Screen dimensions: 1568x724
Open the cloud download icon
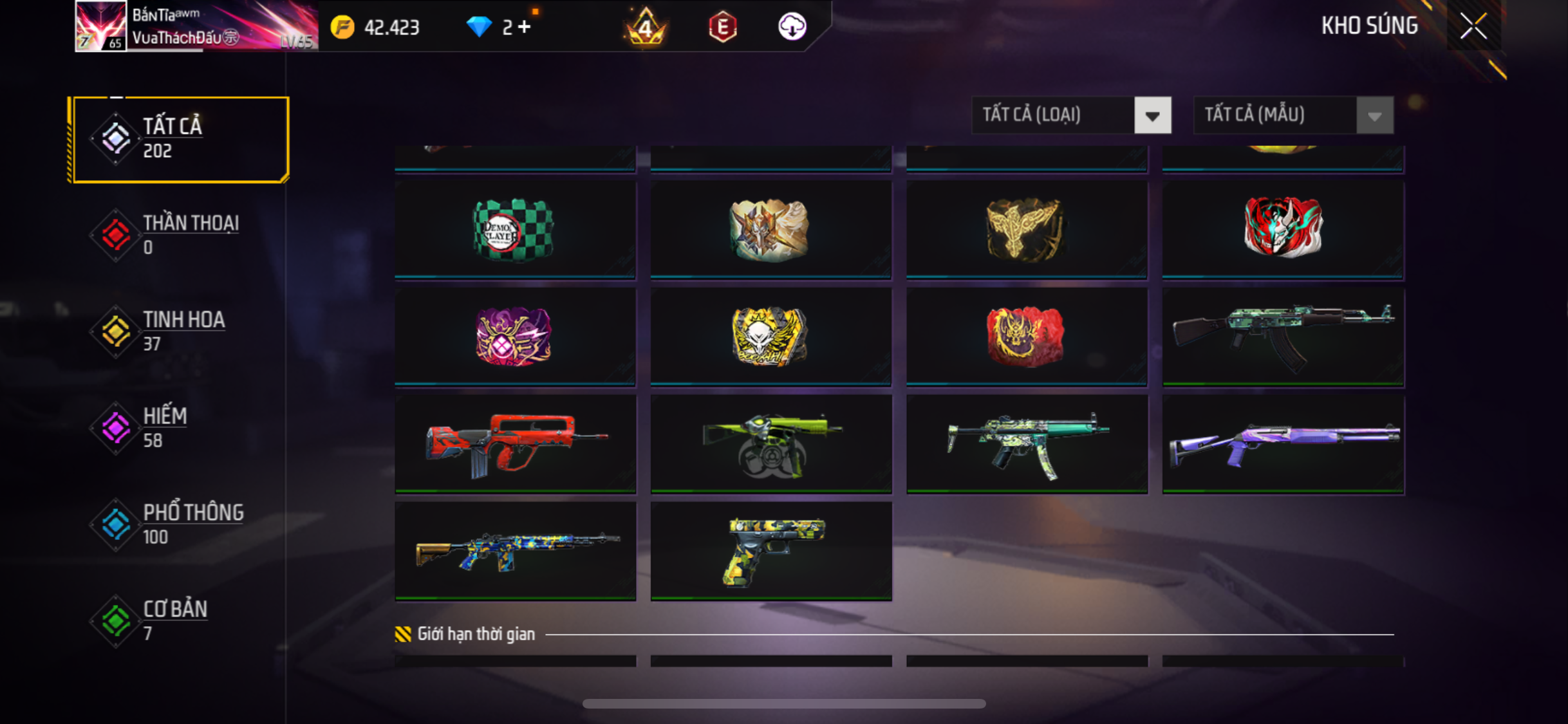[x=792, y=27]
